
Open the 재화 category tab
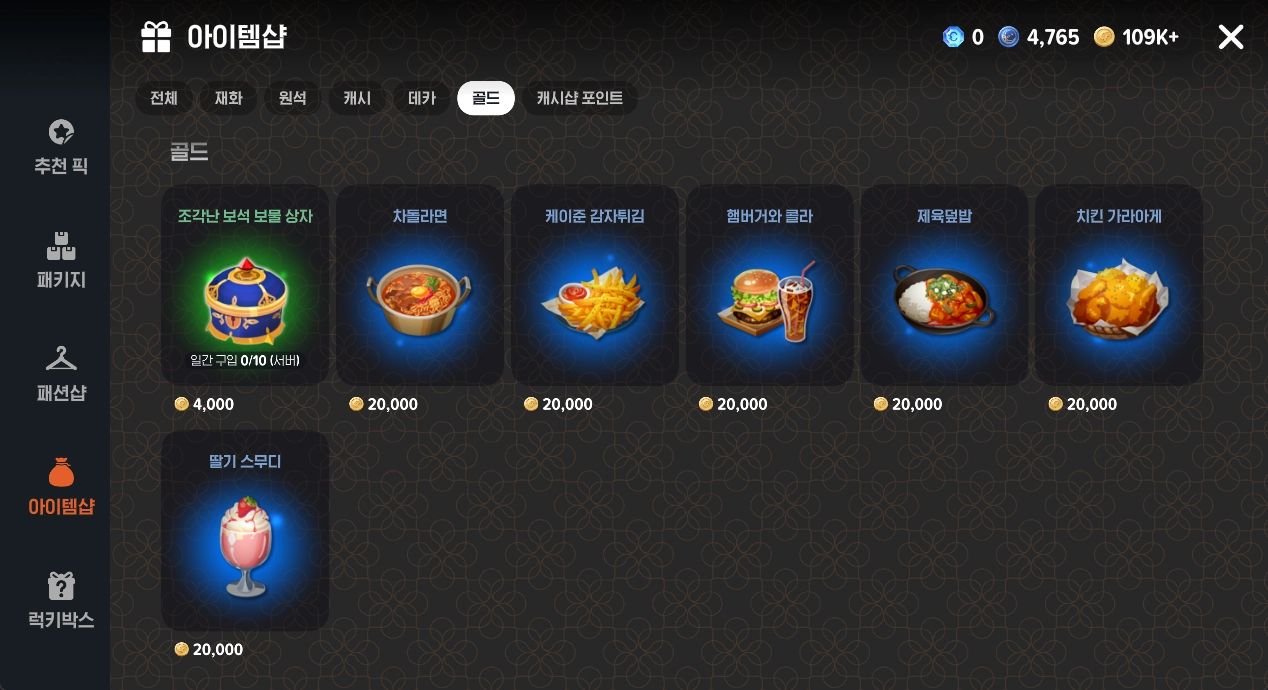tap(228, 98)
